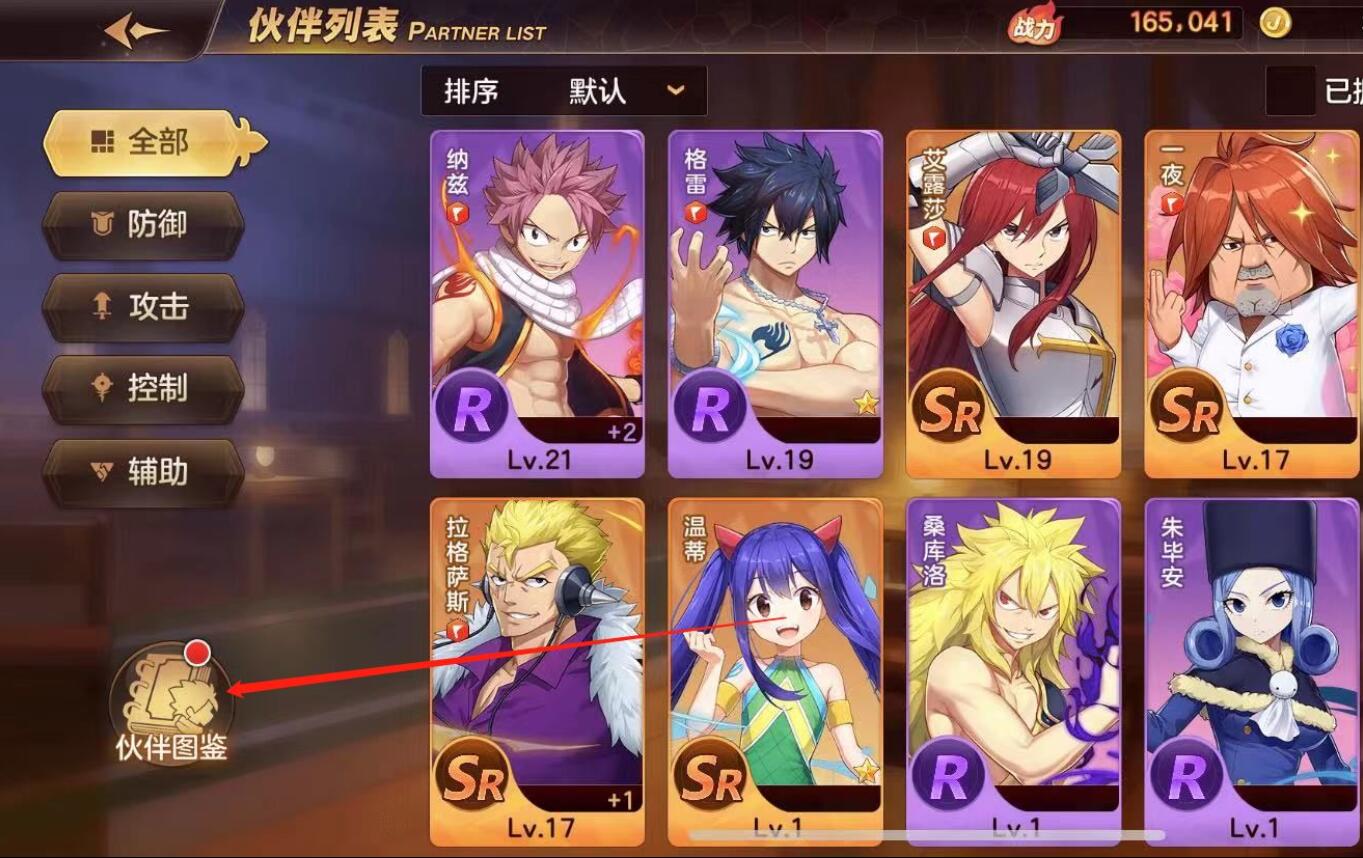The height and width of the screenshot is (858, 1363).
Task: Click the gold coin currency icon
Action: tap(1275, 24)
